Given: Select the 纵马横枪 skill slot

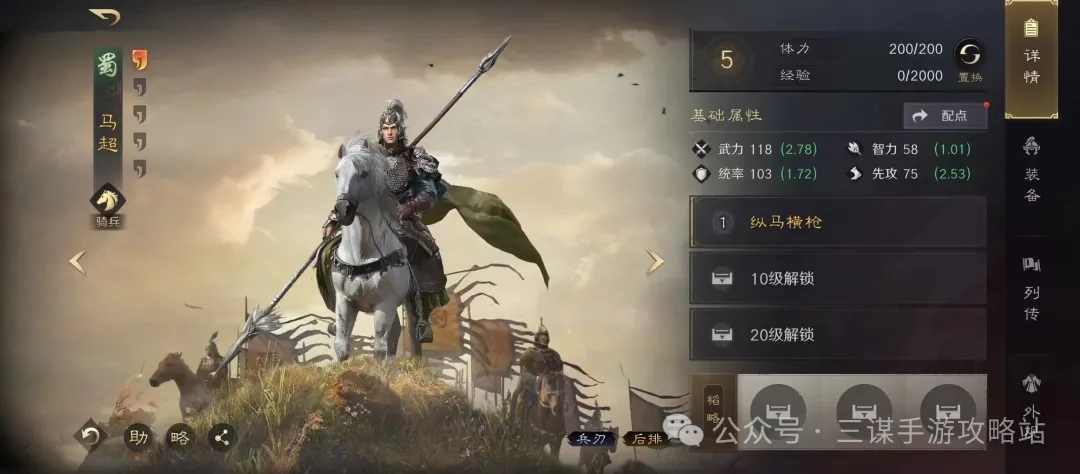Looking at the screenshot, I should [838, 222].
